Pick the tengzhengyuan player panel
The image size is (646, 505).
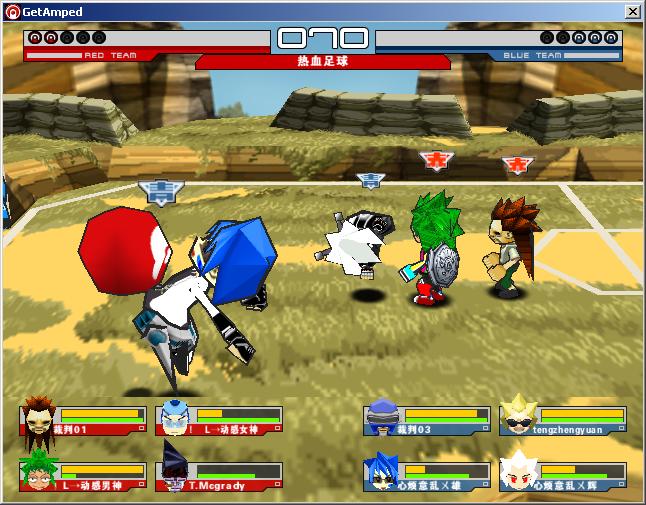[x=563, y=420]
